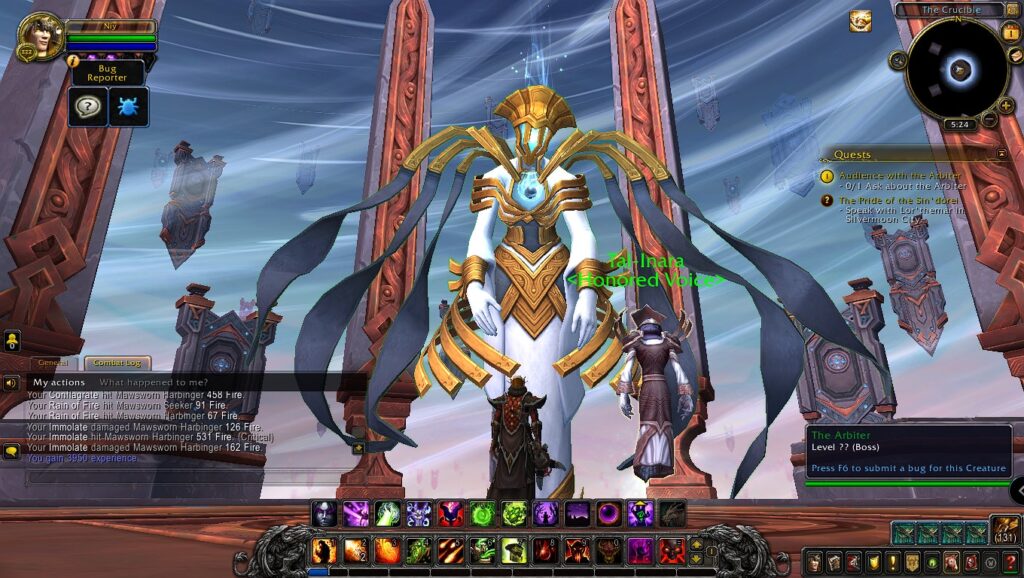Open the minimap in the corner
The image size is (1024, 578).
(x=958, y=69)
